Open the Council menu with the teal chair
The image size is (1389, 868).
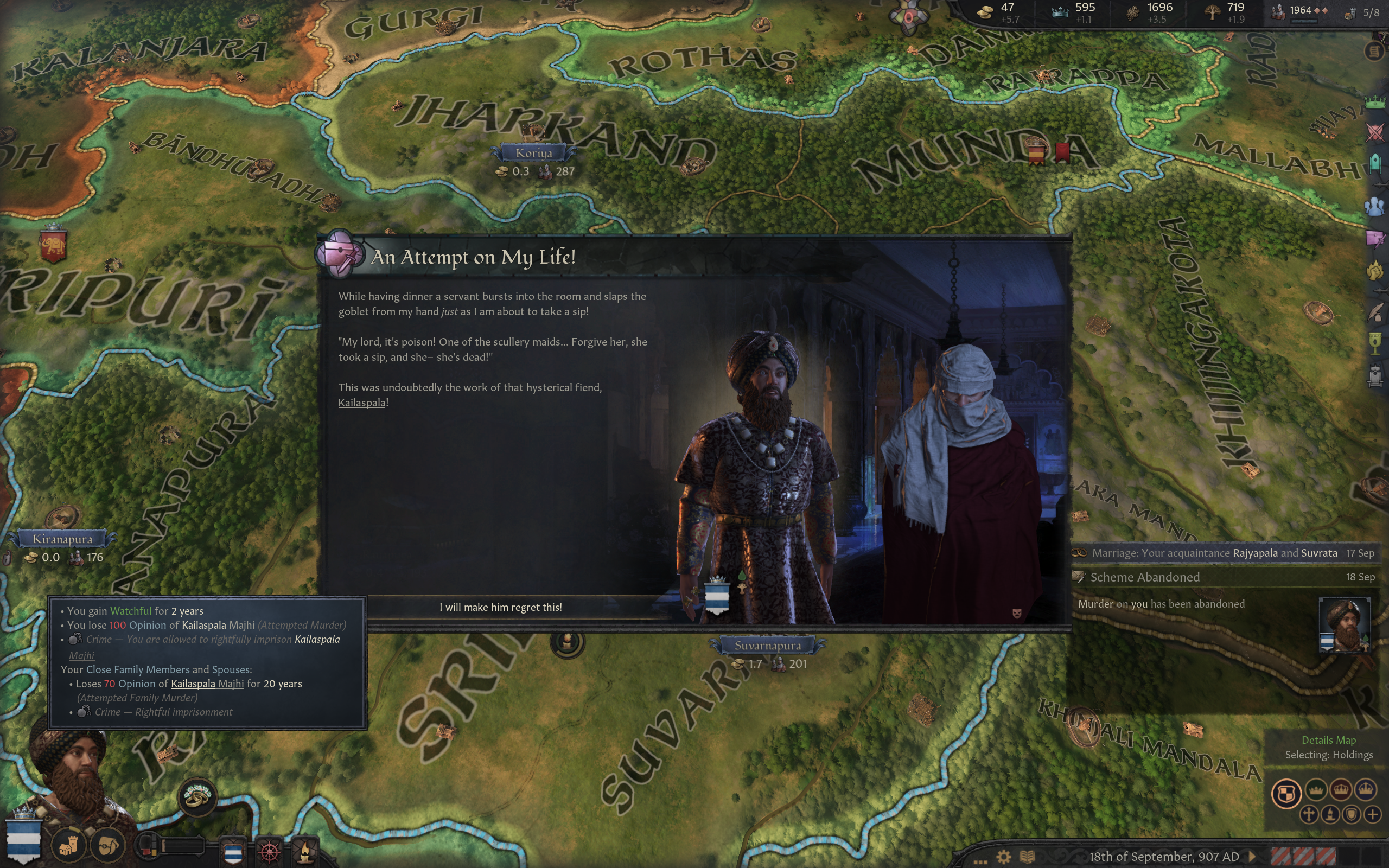tap(1375, 164)
